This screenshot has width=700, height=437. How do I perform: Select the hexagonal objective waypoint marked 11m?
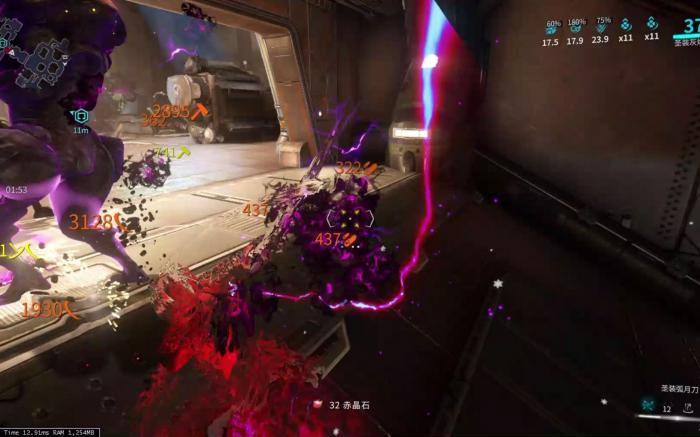(81, 116)
